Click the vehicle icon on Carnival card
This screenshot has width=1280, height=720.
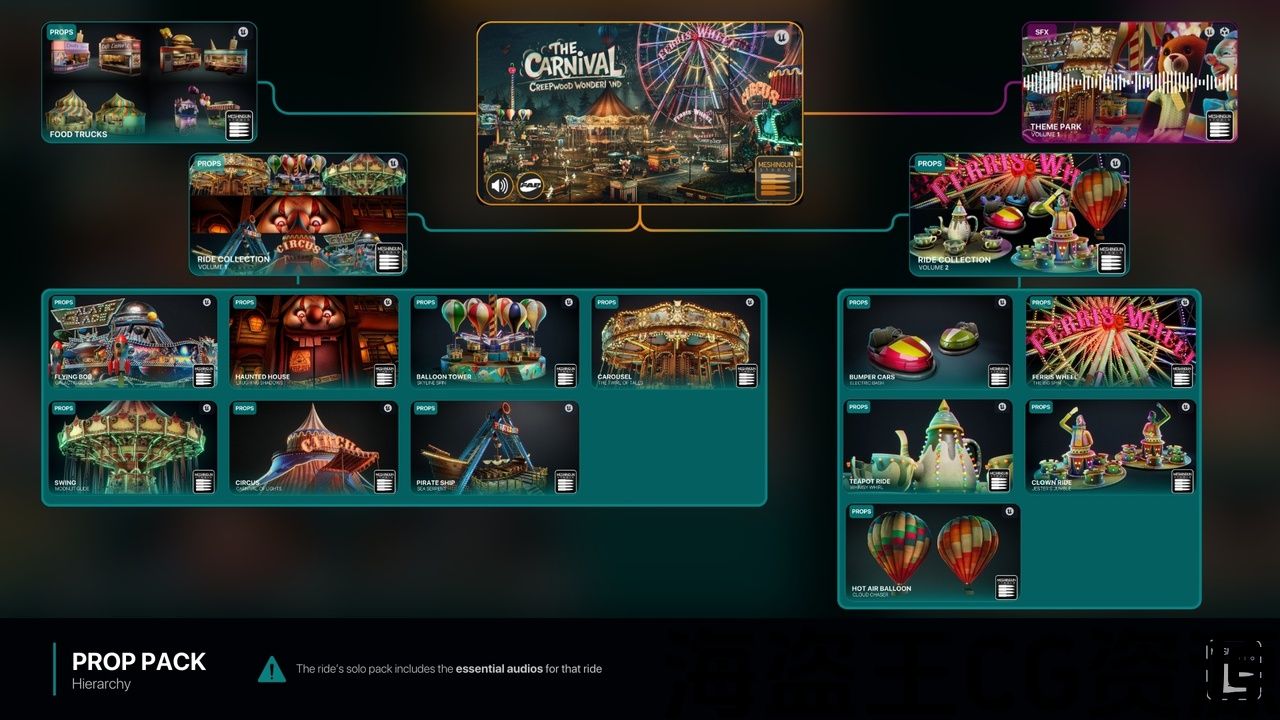[530, 185]
